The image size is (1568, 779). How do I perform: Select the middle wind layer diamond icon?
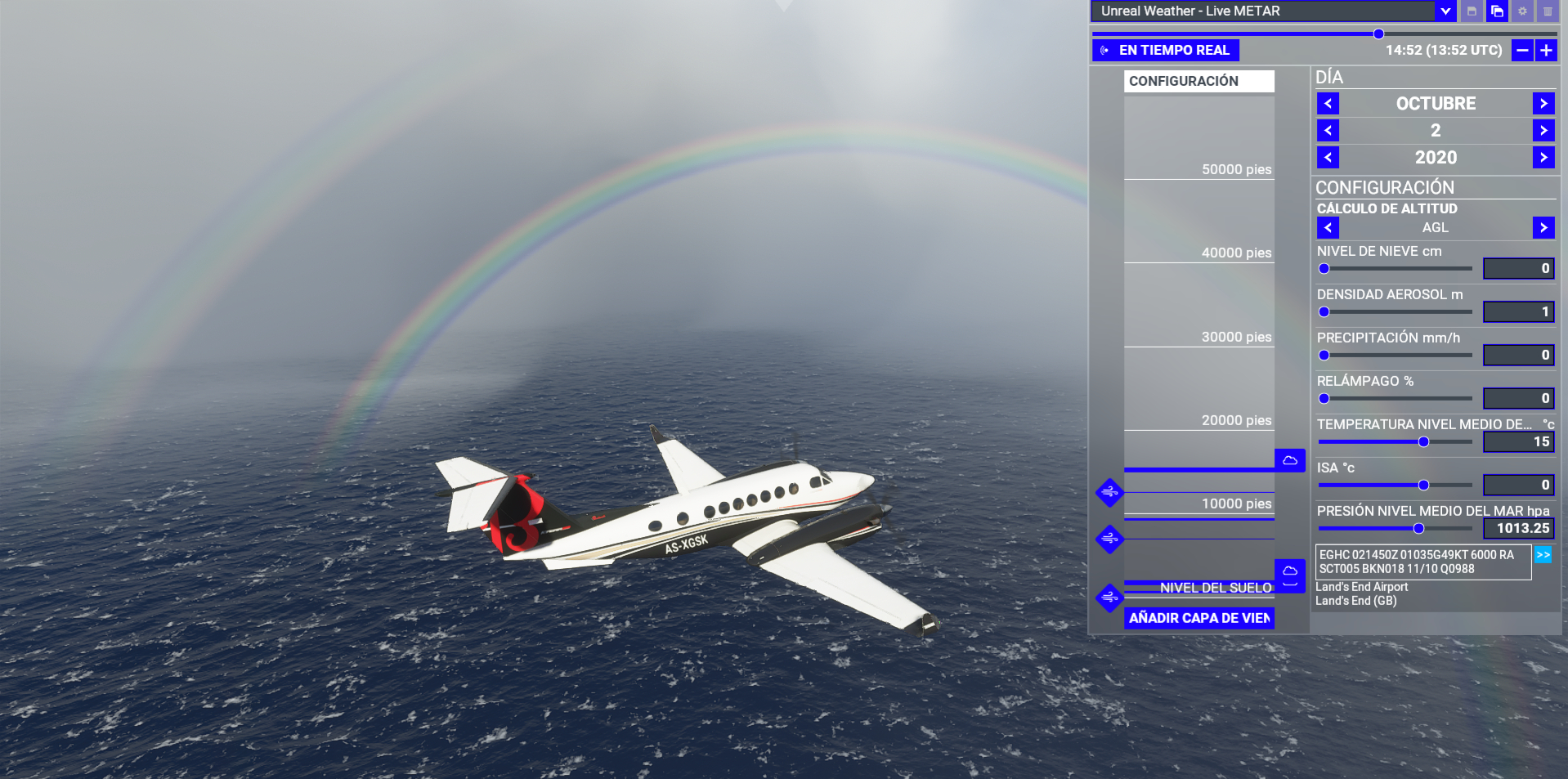[1109, 539]
